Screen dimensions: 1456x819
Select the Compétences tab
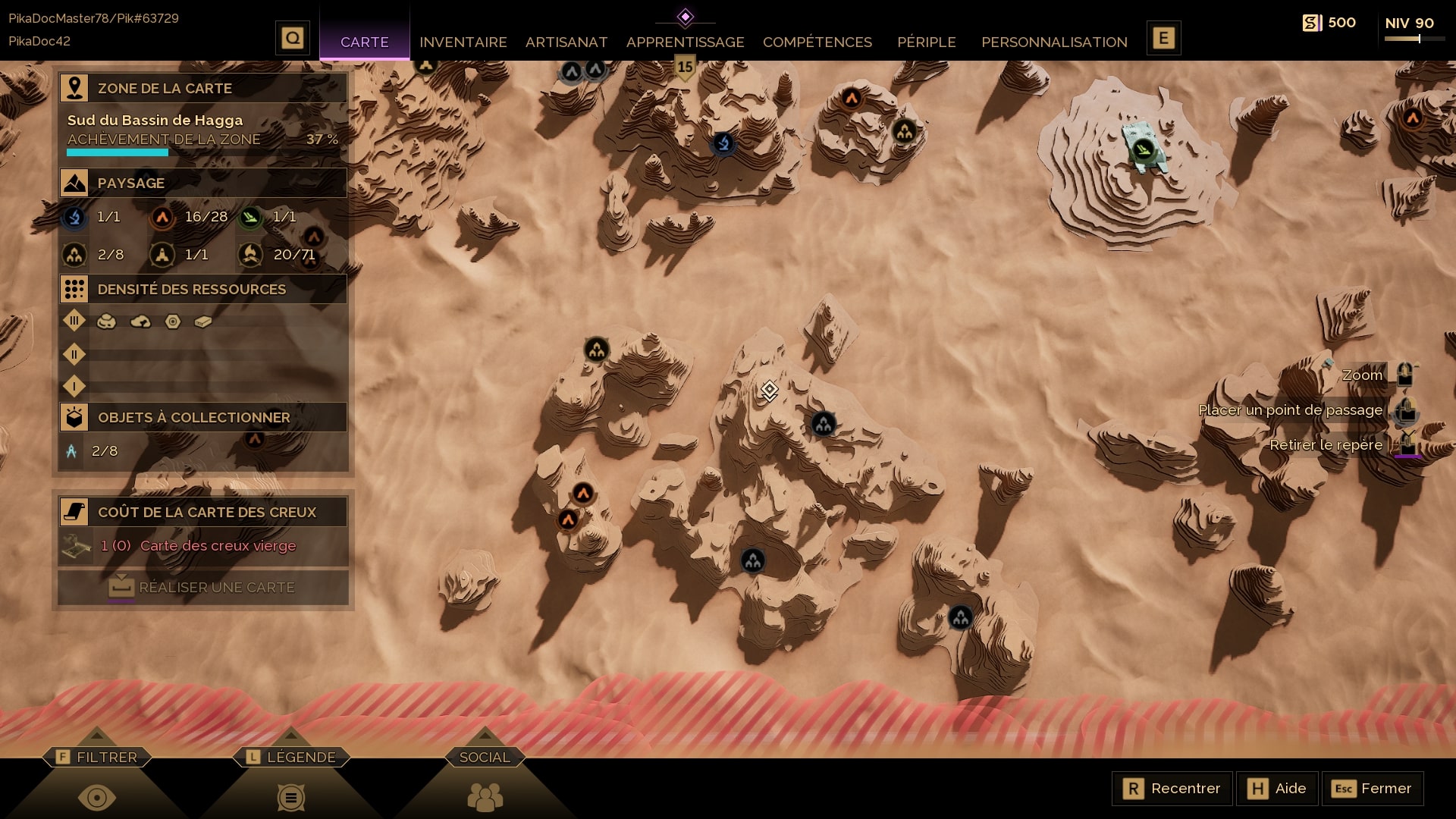[x=817, y=42]
